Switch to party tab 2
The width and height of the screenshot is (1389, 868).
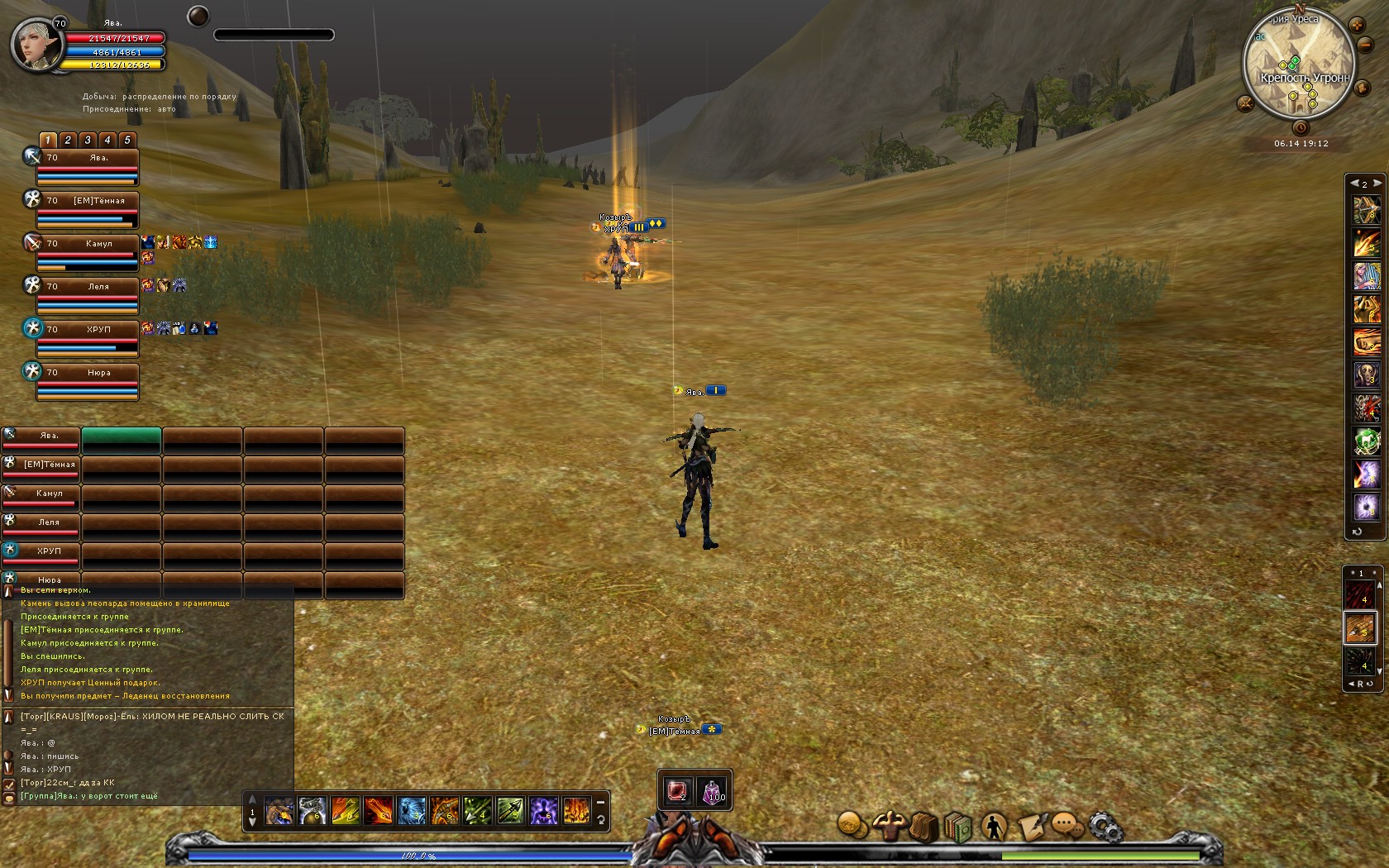[x=68, y=140]
